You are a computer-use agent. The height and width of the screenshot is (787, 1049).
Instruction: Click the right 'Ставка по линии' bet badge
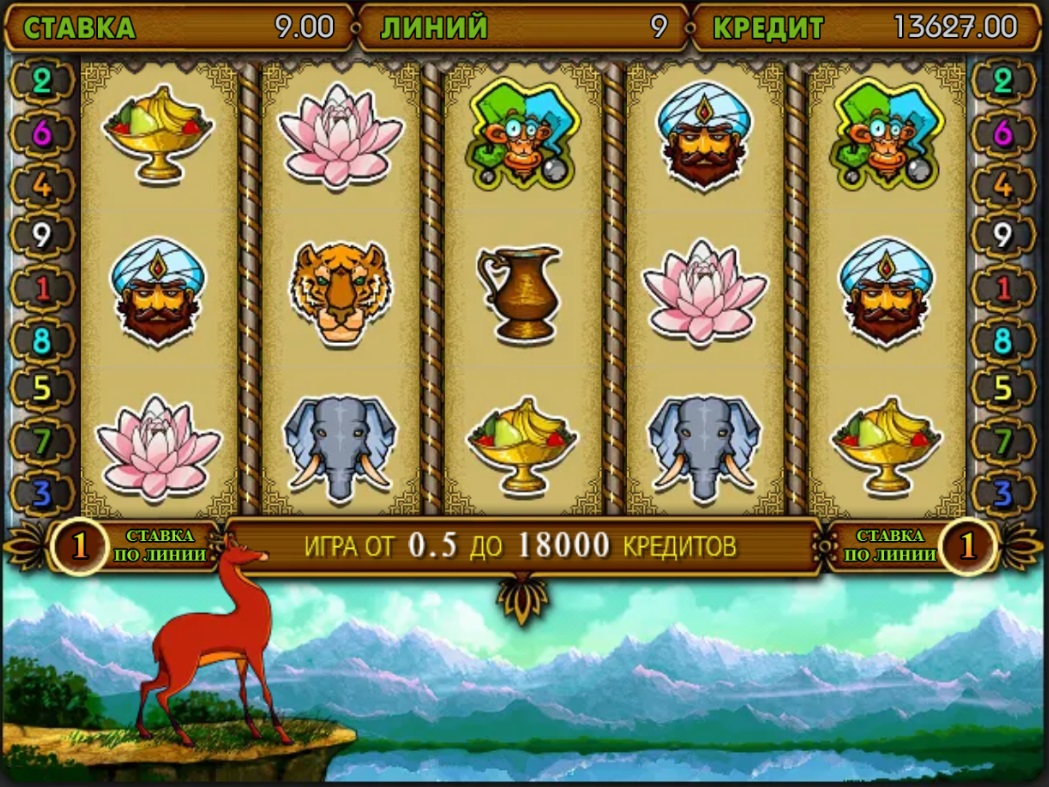point(966,545)
